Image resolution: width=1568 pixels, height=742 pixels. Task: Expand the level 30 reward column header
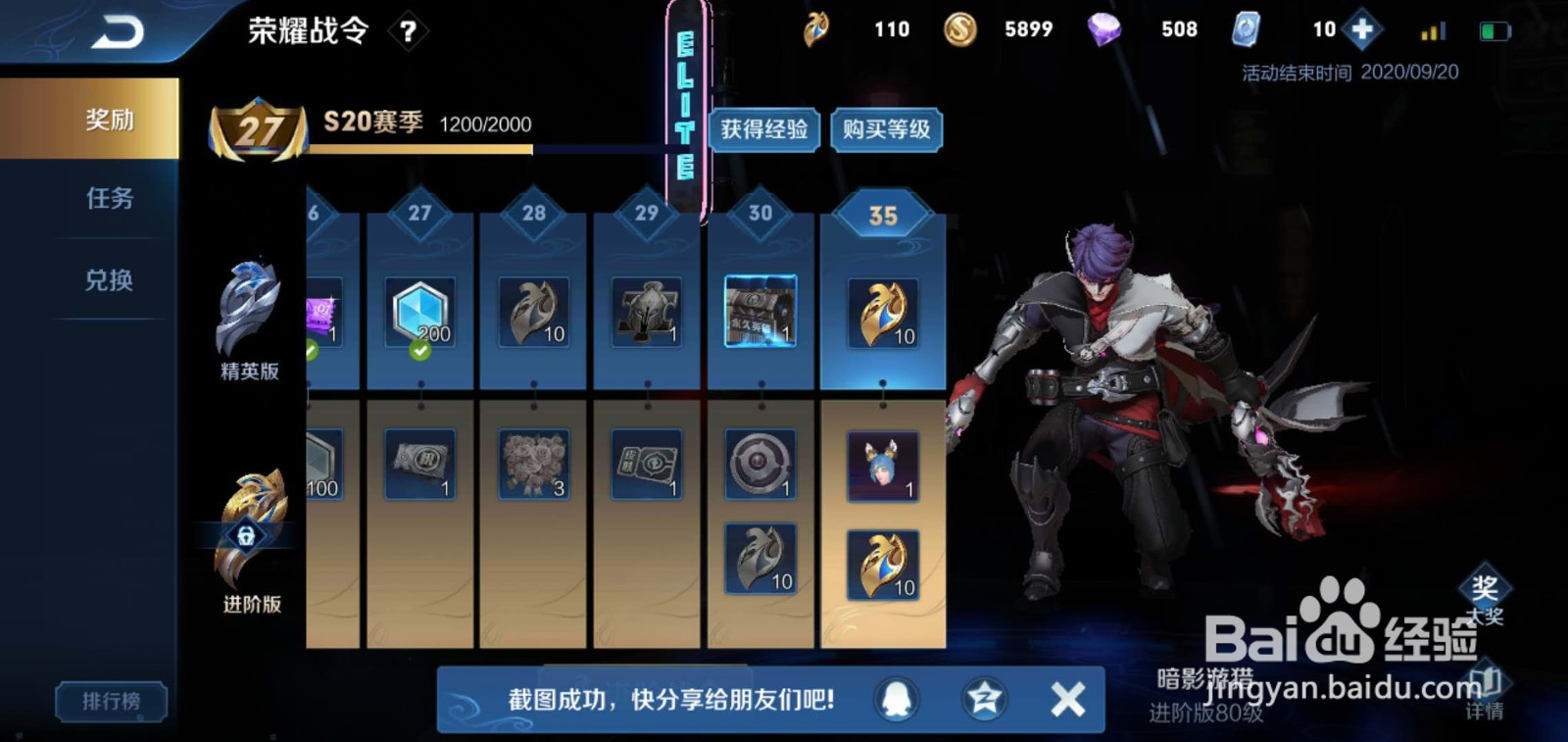coord(763,215)
